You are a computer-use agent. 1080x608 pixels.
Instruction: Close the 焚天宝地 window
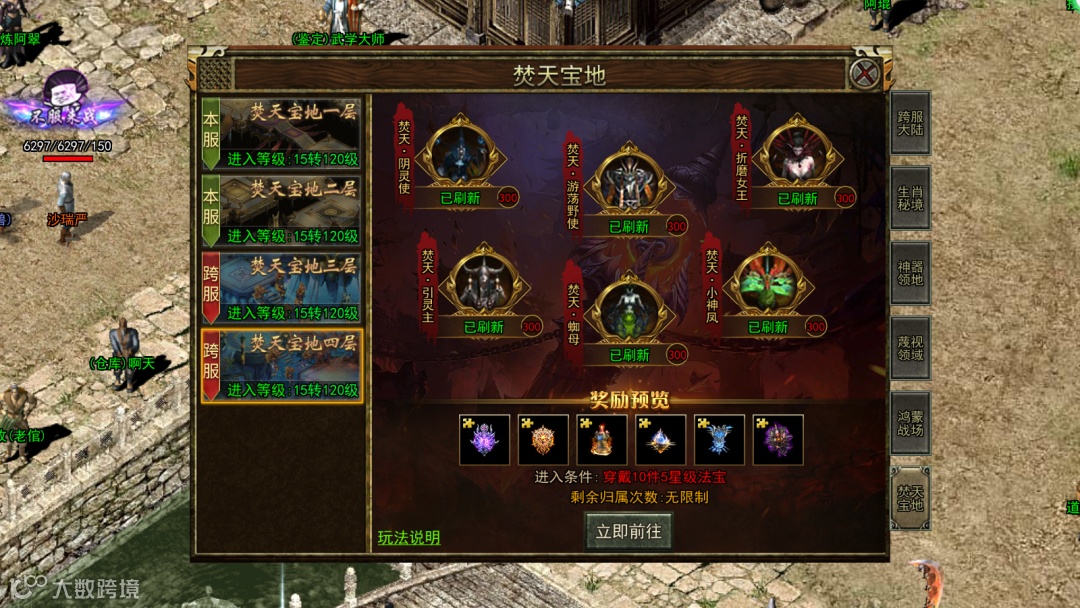[x=864, y=73]
